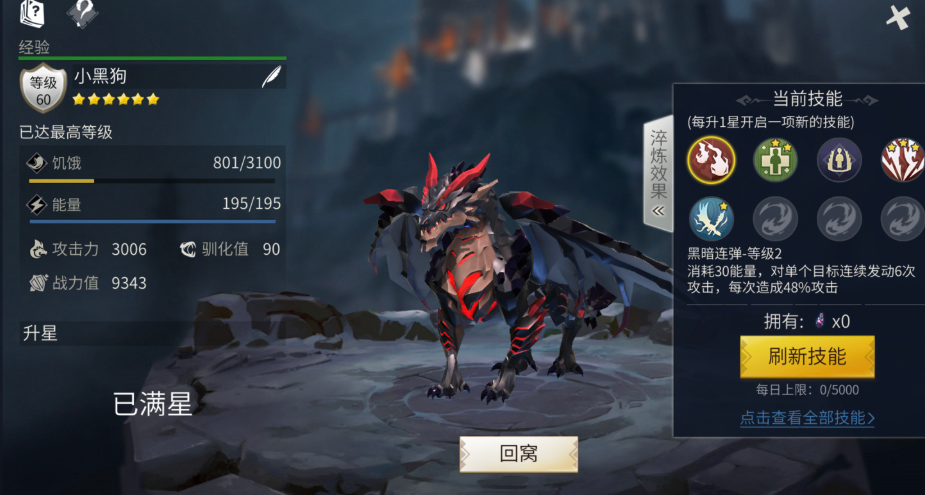The image size is (925, 495).
Task: Choose the purple shielded figure skill
Action: [837, 159]
